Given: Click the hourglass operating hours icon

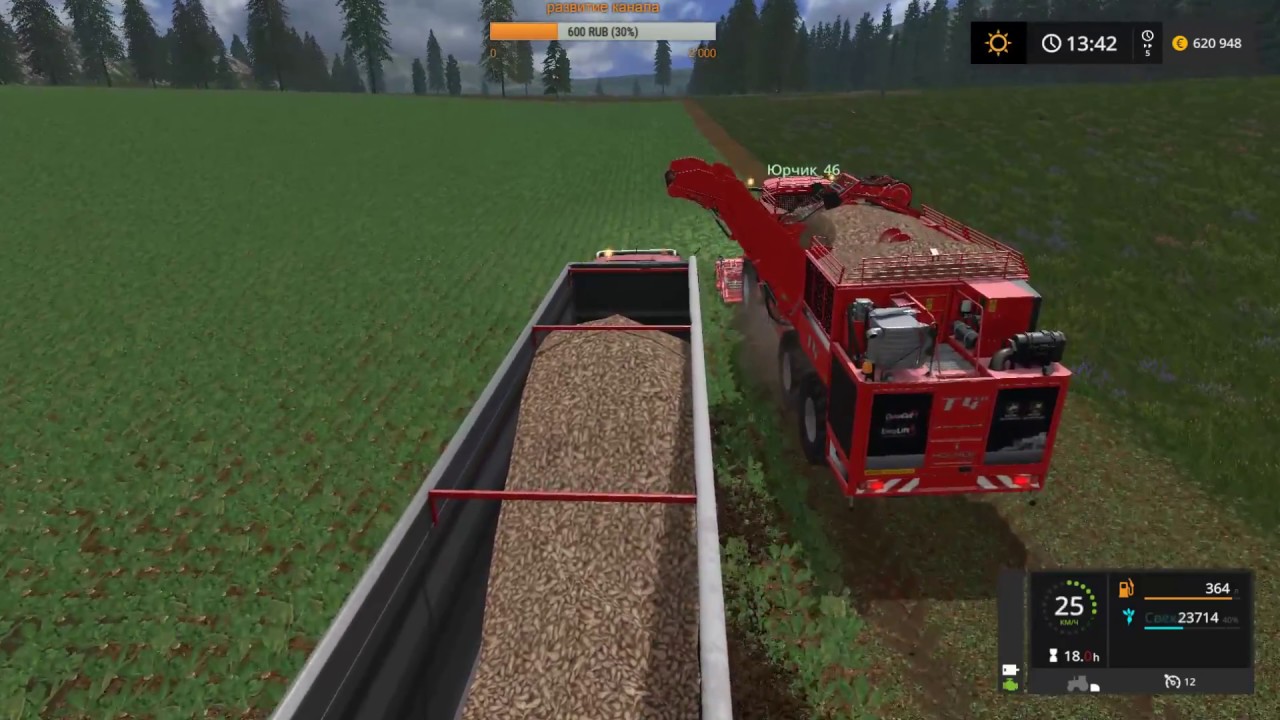Looking at the screenshot, I should [x=1053, y=655].
